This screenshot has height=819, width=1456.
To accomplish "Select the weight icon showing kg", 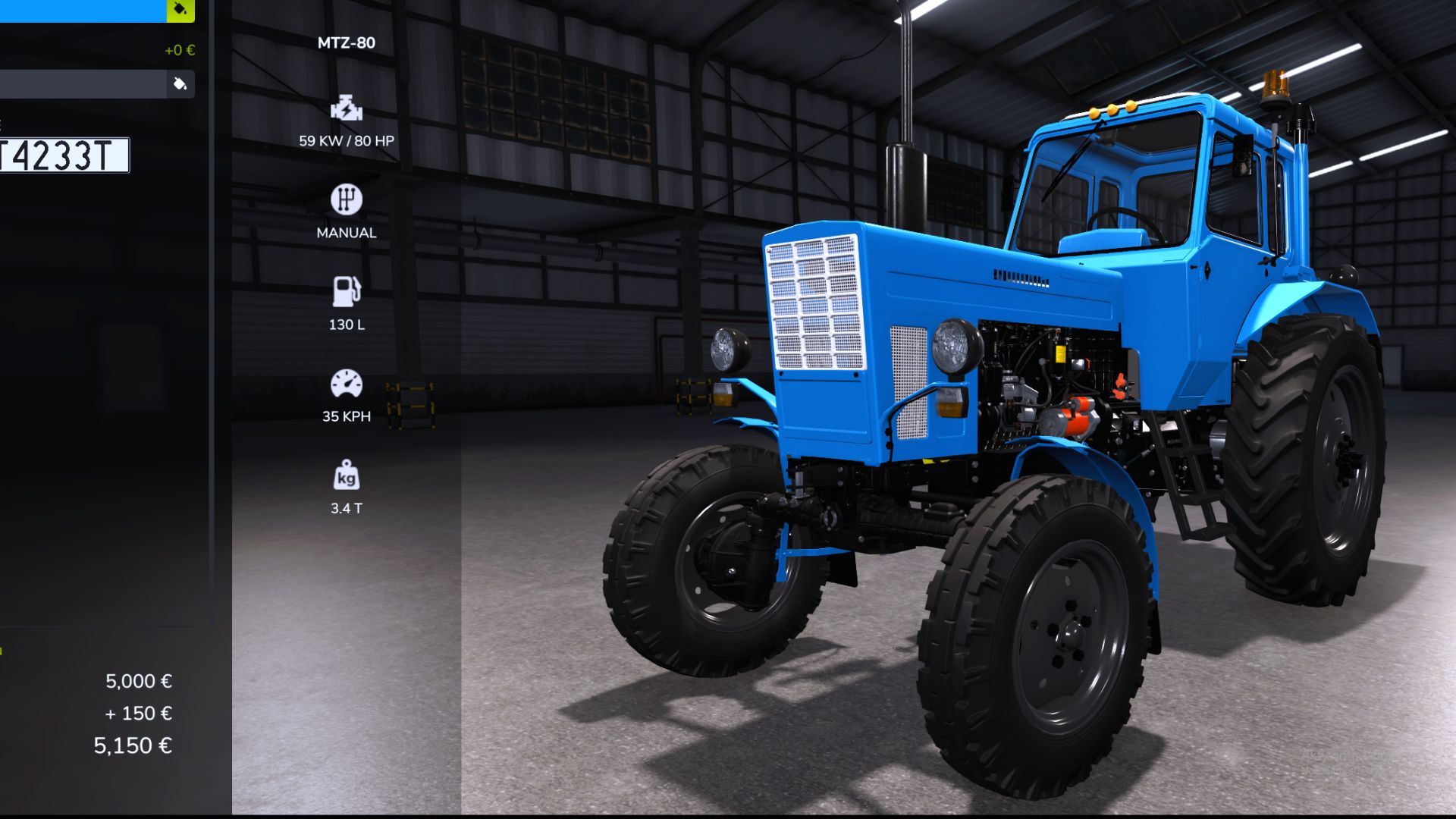I will tap(347, 476).
